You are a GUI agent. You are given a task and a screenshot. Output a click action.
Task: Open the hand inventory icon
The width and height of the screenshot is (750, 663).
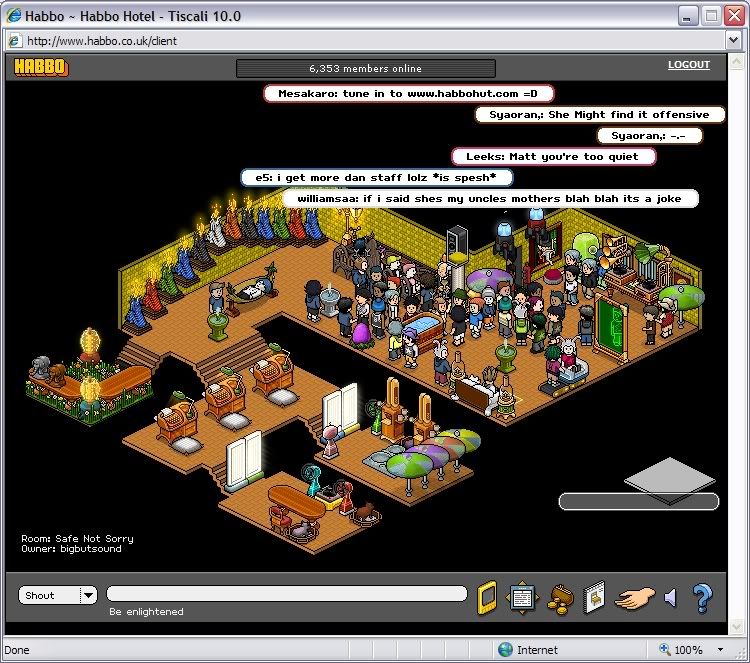point(633,597)
